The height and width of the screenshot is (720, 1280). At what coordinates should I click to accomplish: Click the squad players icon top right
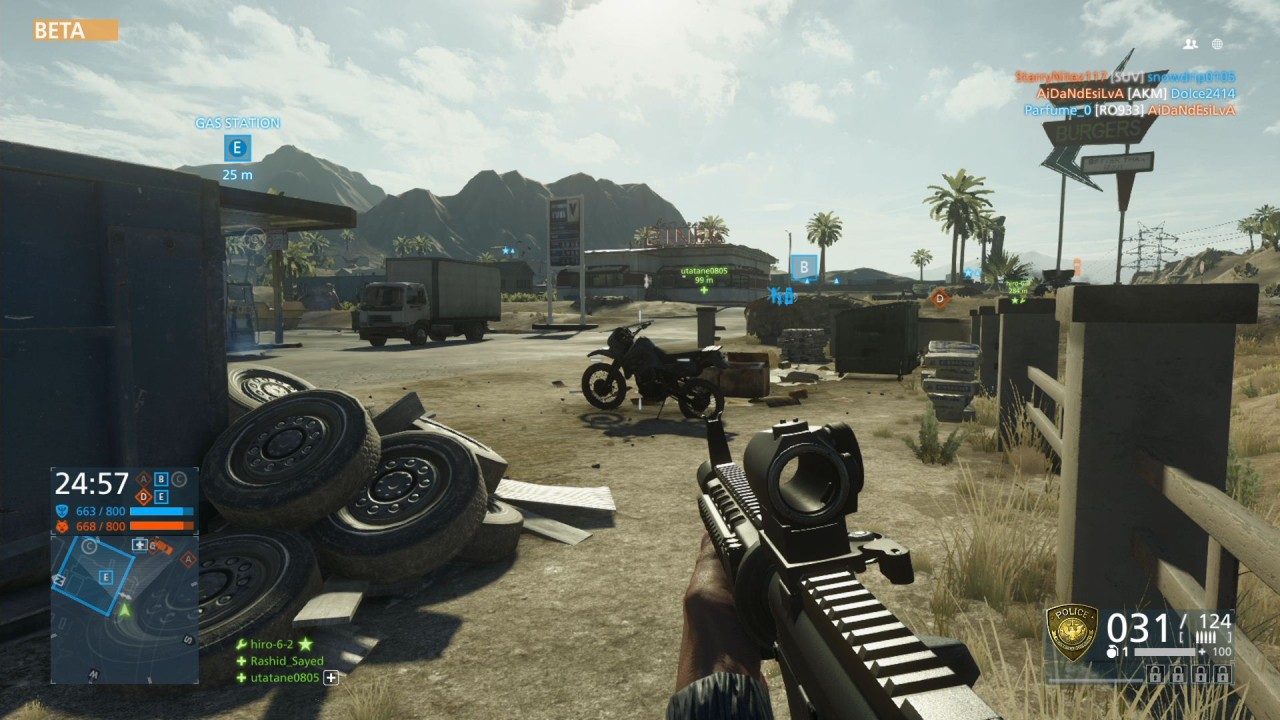(1190, 45)
